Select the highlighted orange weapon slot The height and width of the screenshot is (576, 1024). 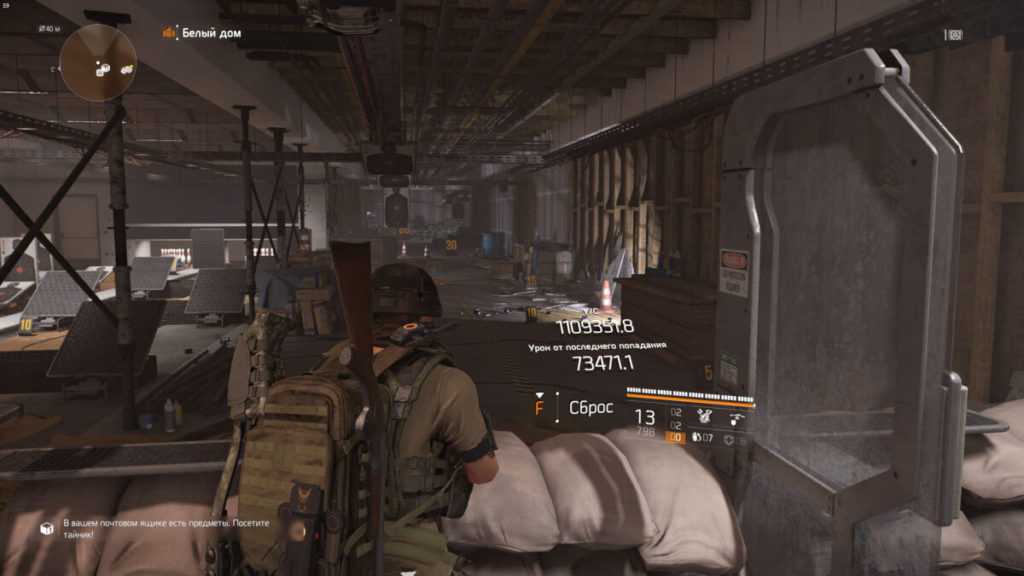pyautogui.click(x=675, y=437)
